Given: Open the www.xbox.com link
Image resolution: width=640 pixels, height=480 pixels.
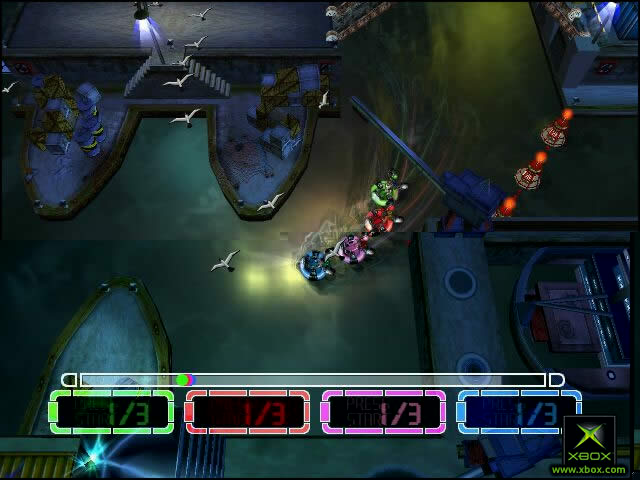Looking at the screenshot, I should (x=589, y=469).
